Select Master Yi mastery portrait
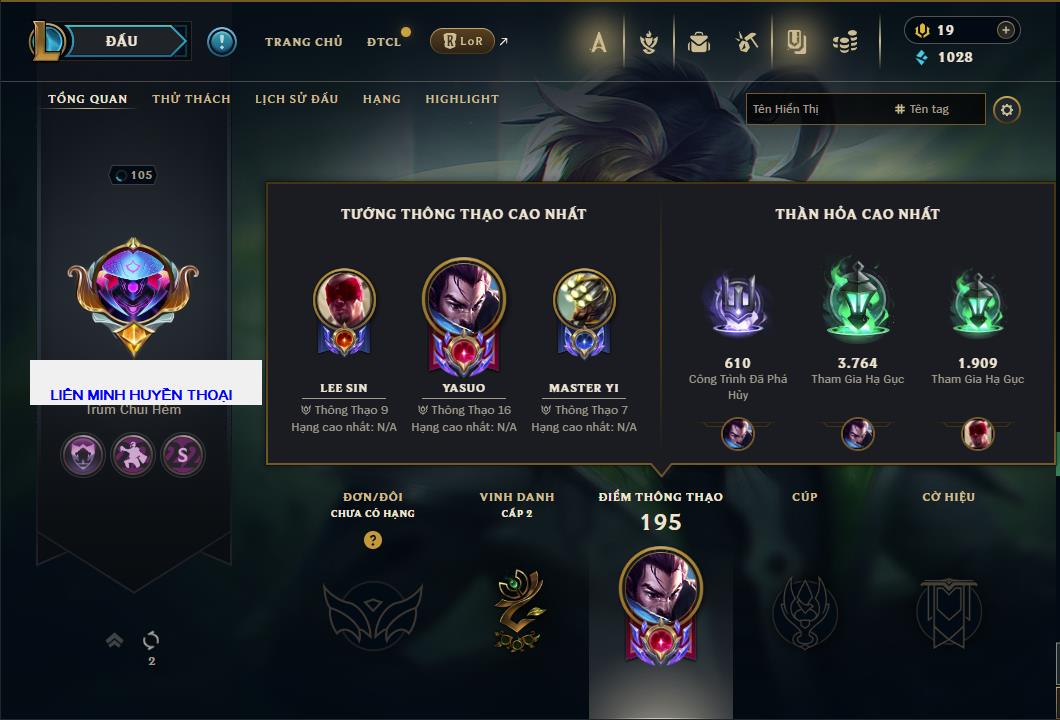 pyautogui.click(x=584, y=301)
